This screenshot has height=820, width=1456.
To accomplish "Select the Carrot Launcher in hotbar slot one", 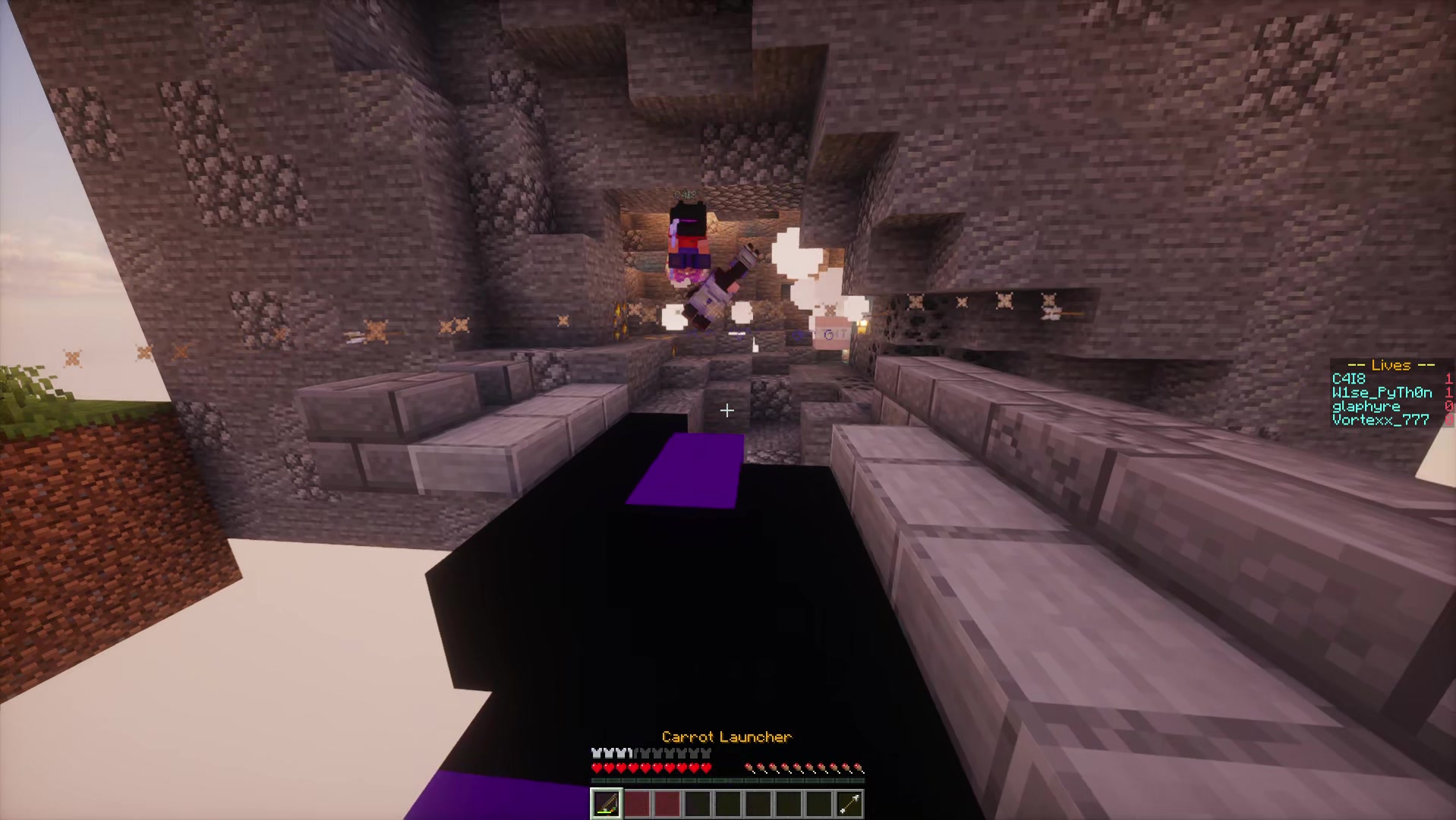I will click(607, 802).
